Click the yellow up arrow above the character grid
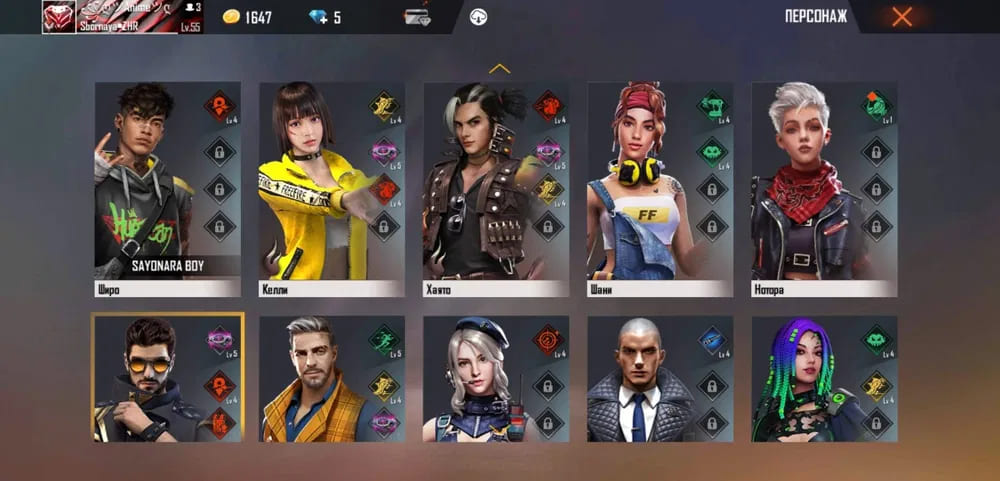1000x481 pixels. point(499,69)
